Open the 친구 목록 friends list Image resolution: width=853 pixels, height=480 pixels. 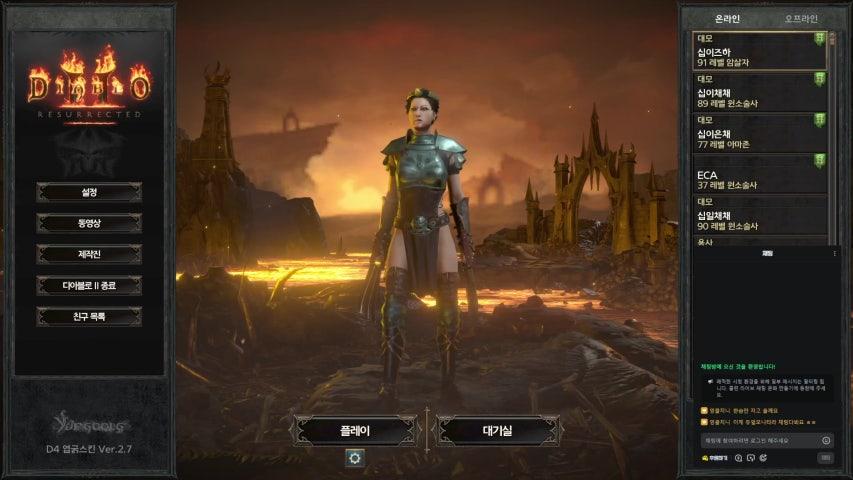[x=89, y=316]
